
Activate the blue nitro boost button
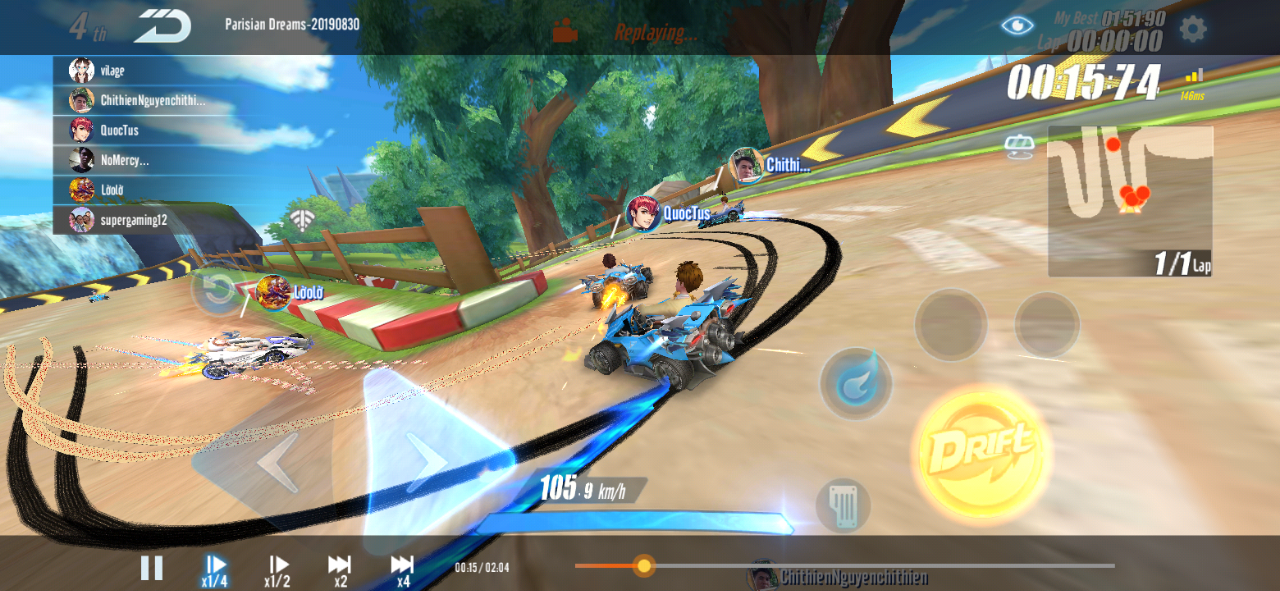(856, 383)
